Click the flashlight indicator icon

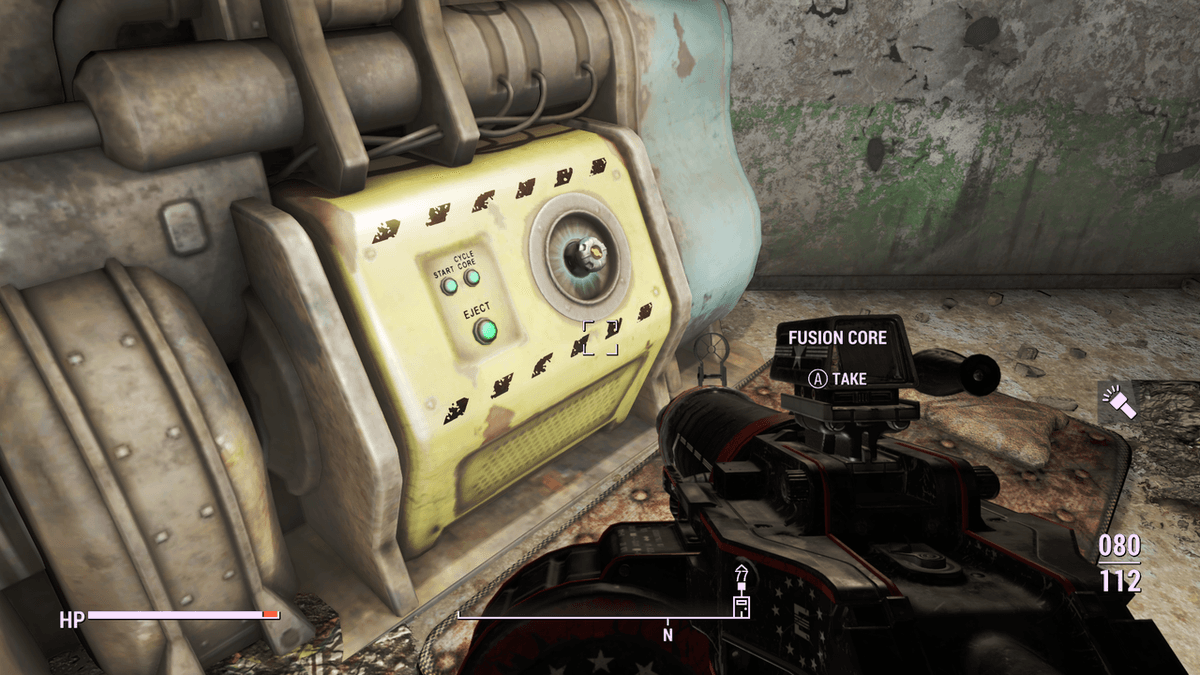click(1116, 402)
